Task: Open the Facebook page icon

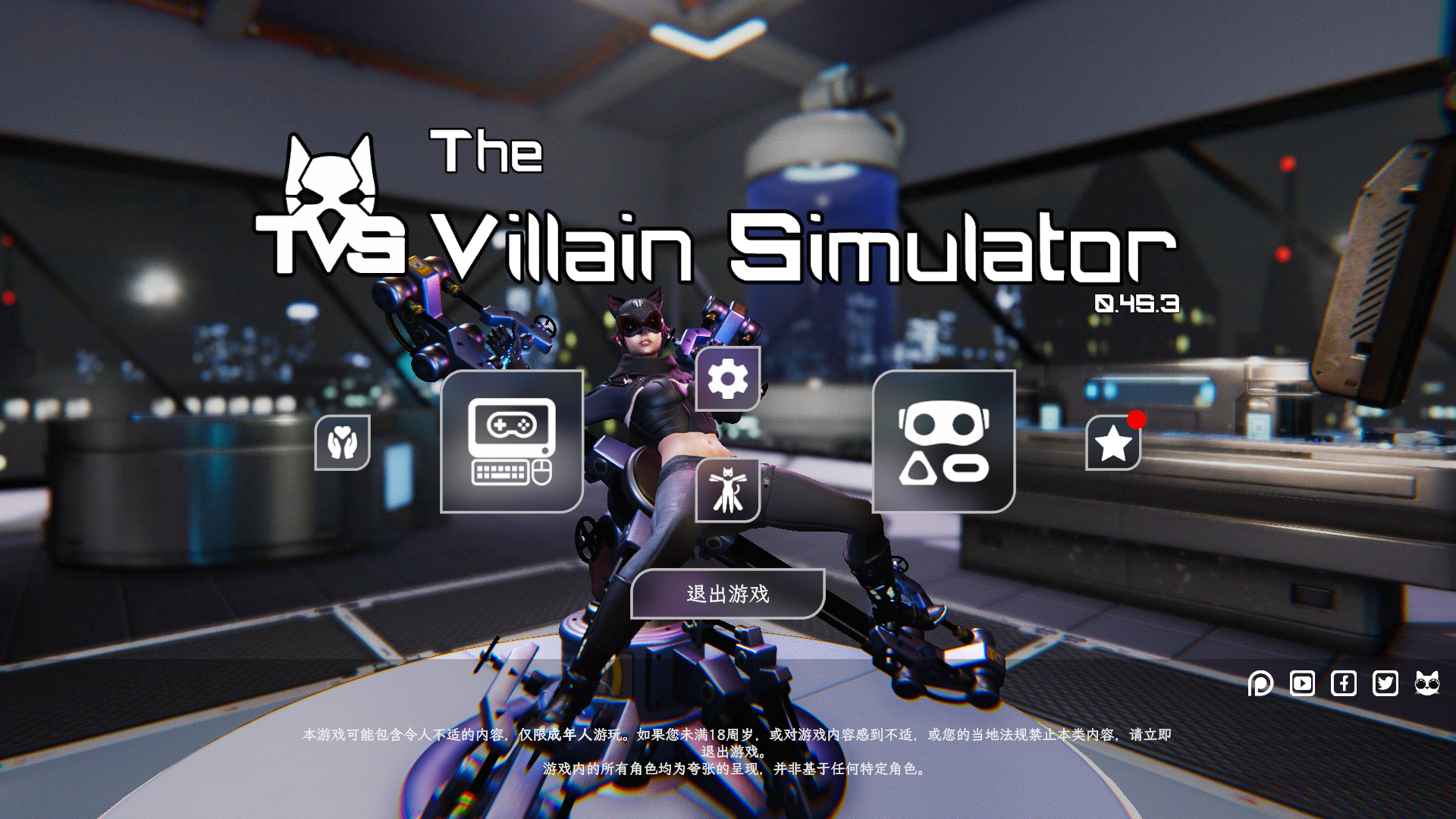Action: click(x=1344, y=683)
